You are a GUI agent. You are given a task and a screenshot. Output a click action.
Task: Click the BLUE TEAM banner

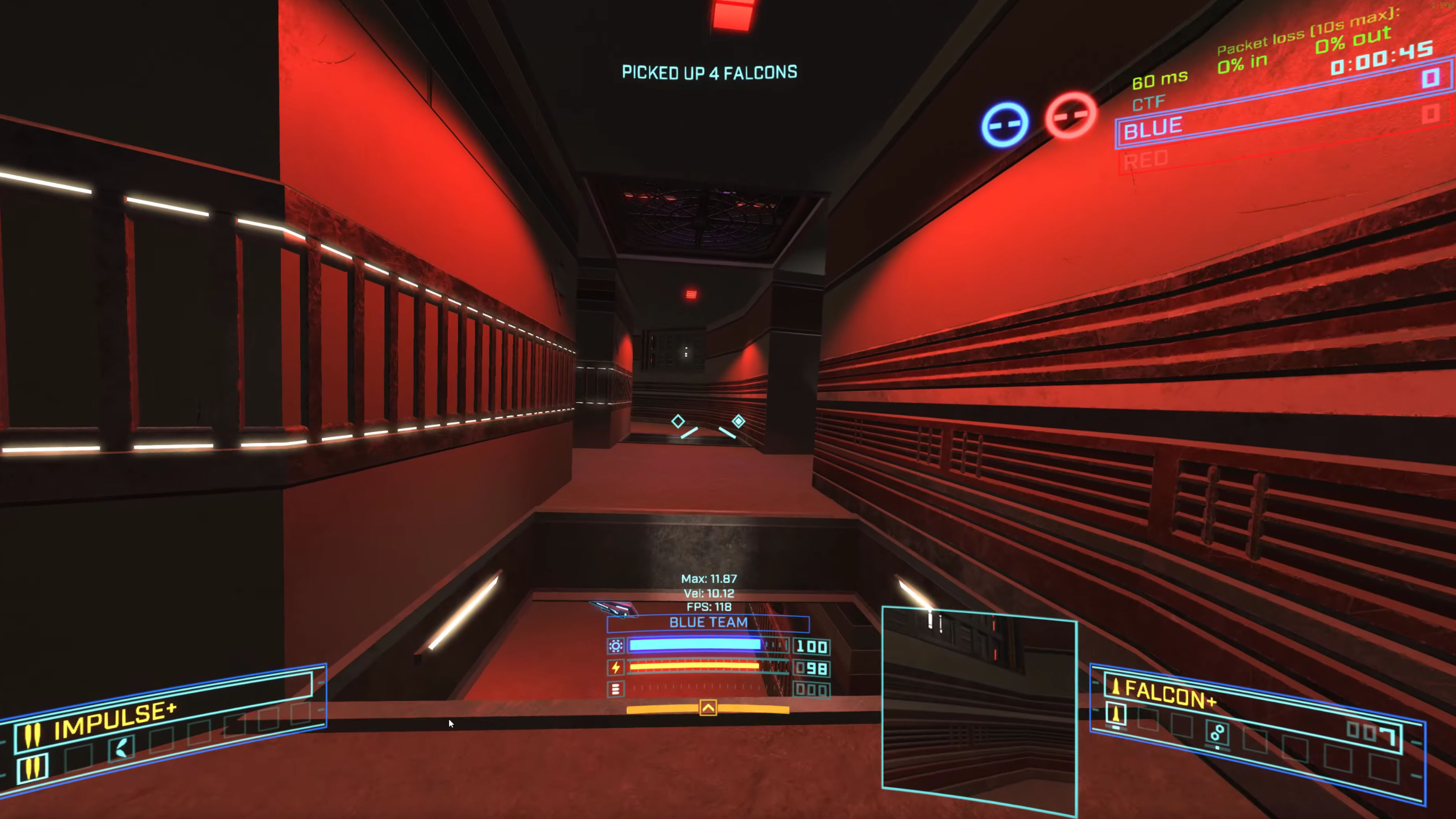(x=708, y=623)
